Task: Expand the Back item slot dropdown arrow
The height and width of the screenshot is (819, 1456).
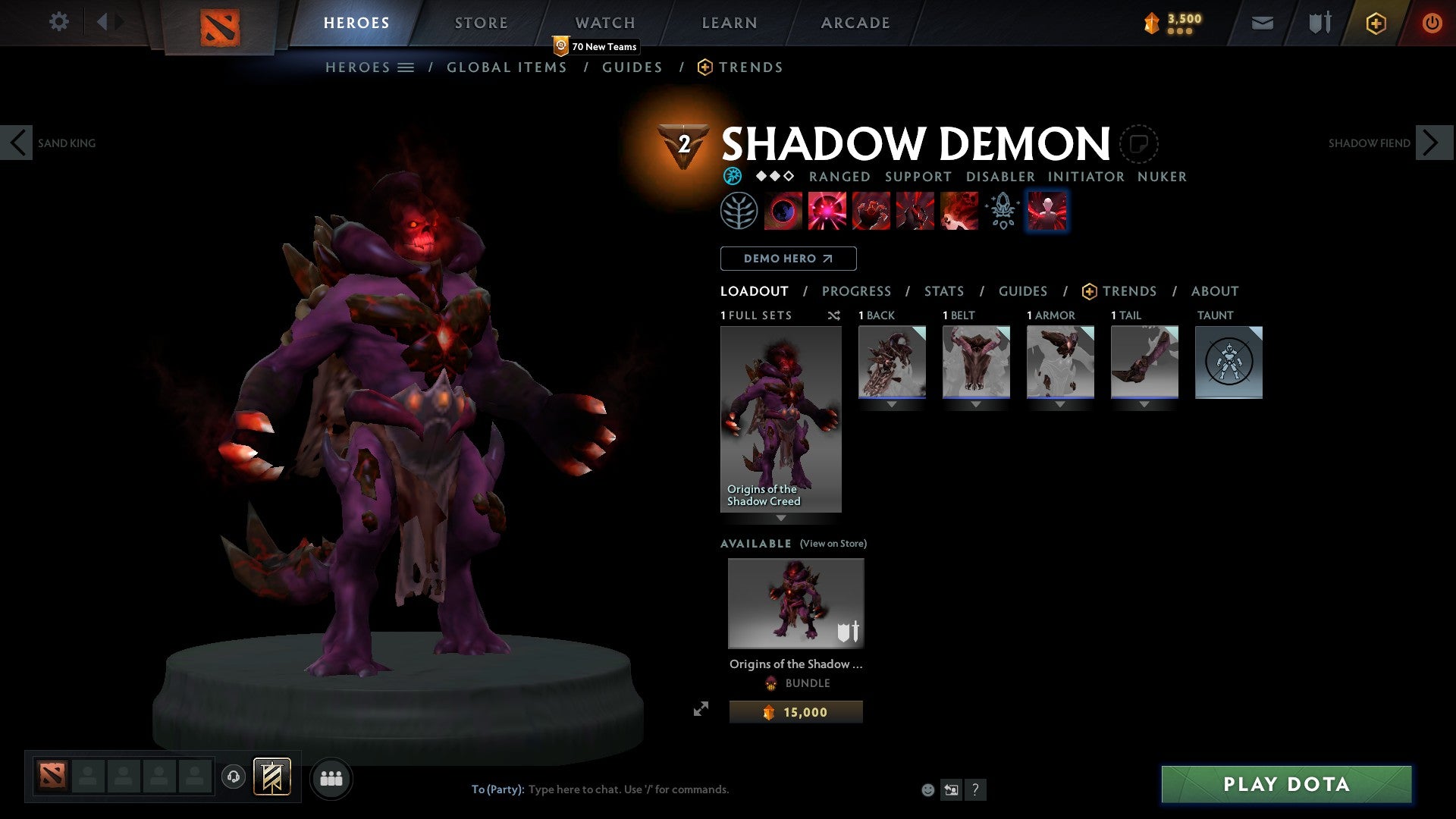Action: click(x=891, y=404)
